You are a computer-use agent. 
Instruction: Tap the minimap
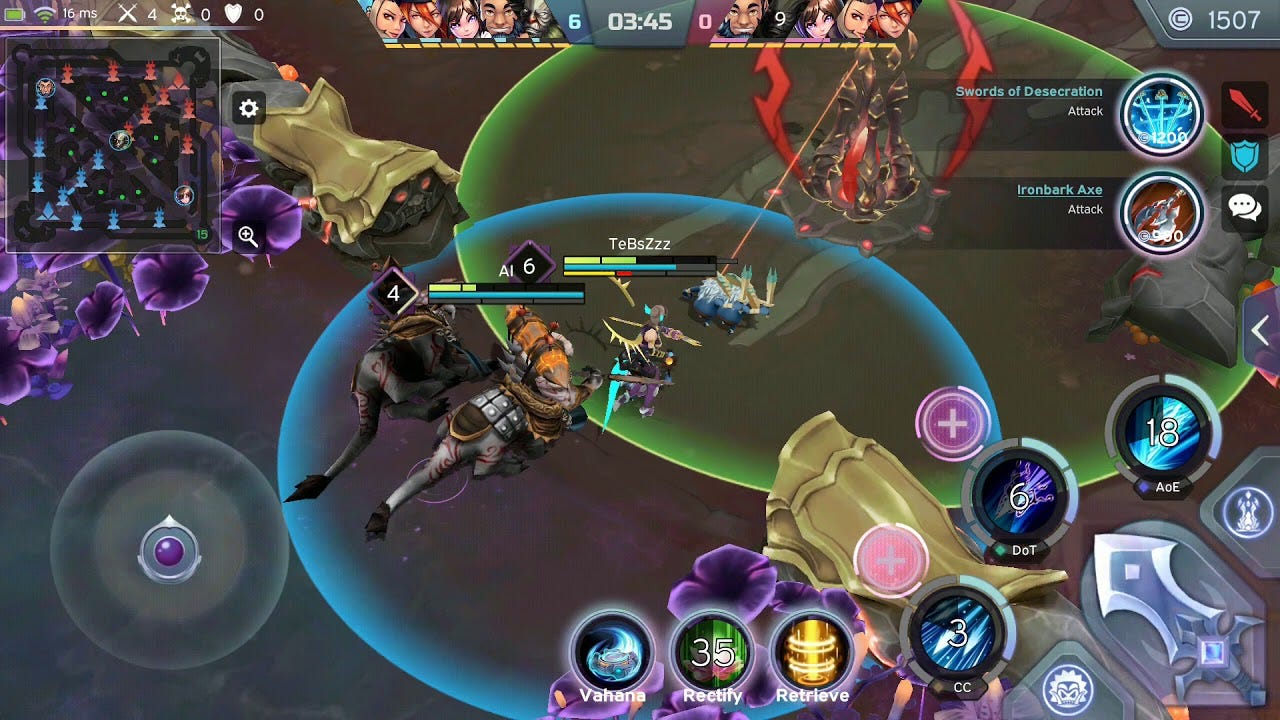(x=112, y=145)
